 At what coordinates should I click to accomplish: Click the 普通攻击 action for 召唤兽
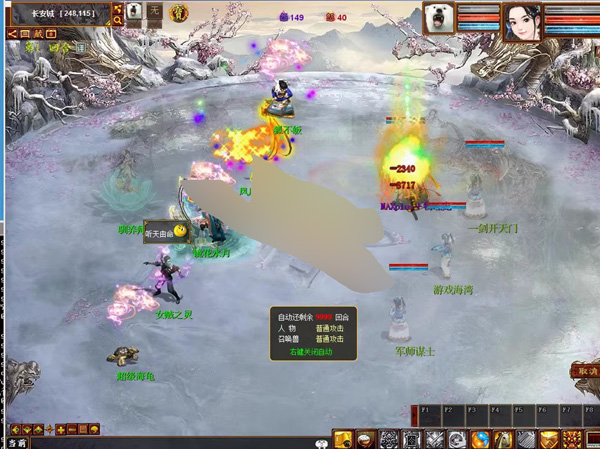(x=329, y=339)
